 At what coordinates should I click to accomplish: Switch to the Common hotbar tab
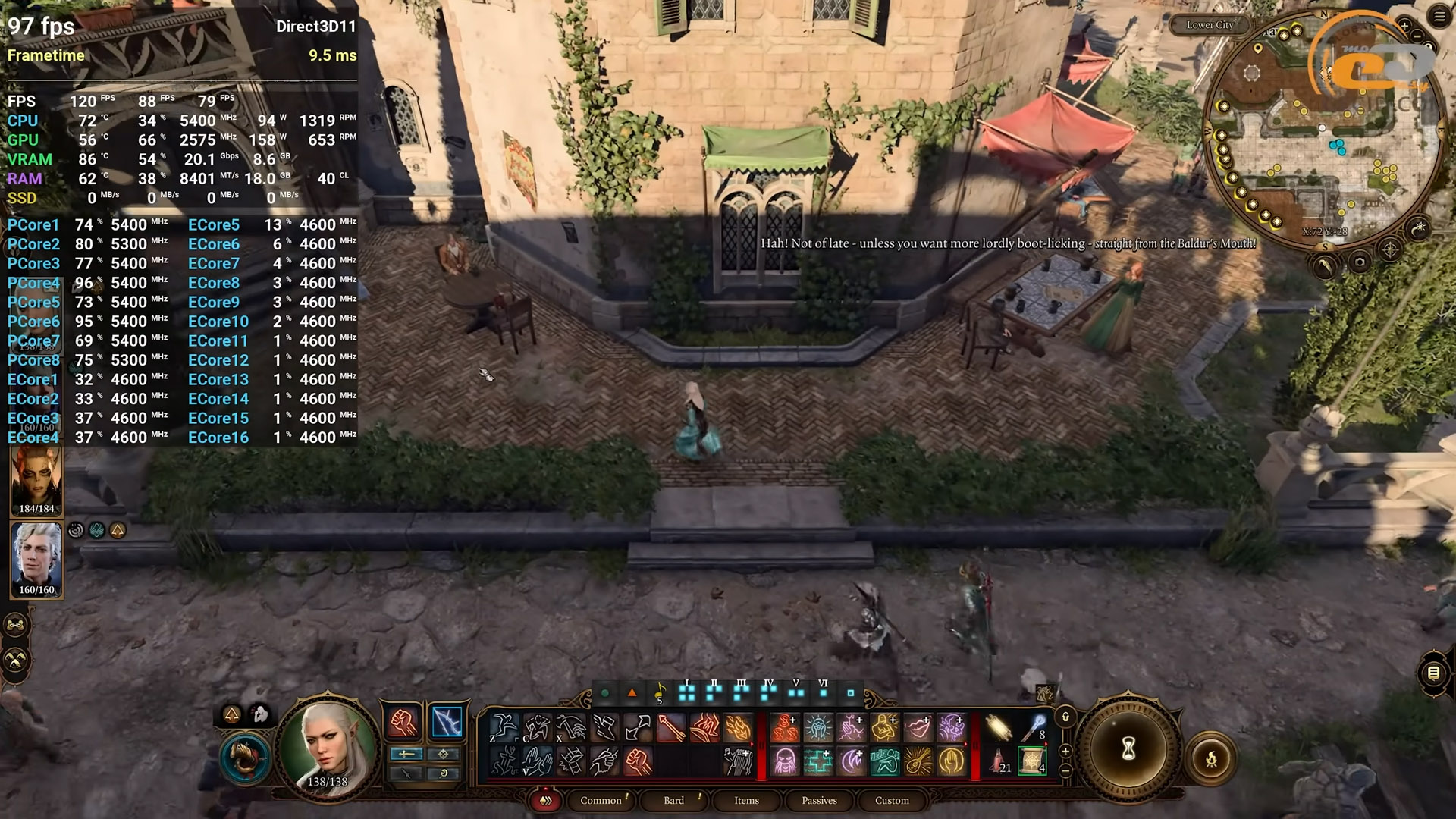(601, 800)
